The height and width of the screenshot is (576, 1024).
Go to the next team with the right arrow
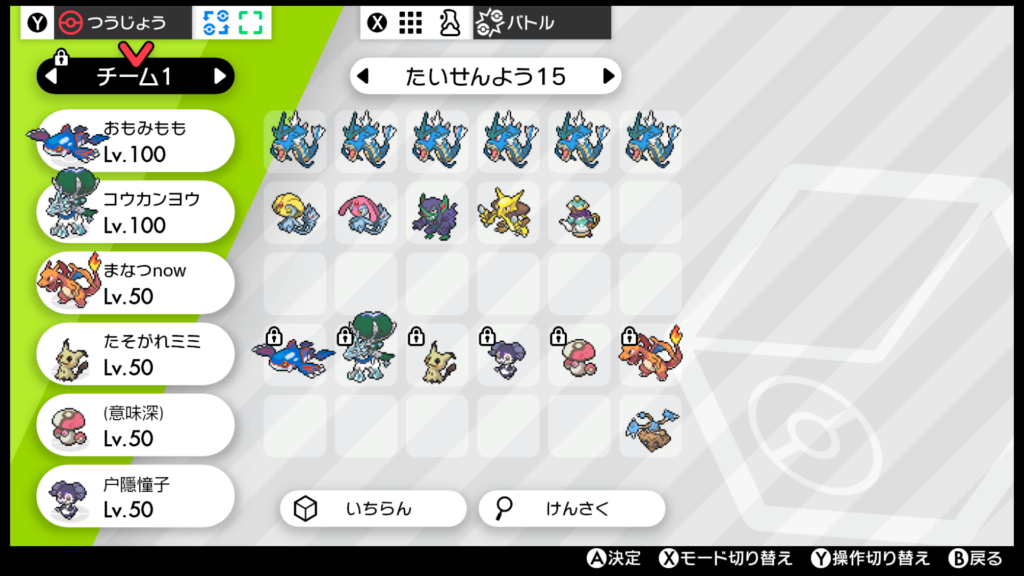tap(220, 75)
